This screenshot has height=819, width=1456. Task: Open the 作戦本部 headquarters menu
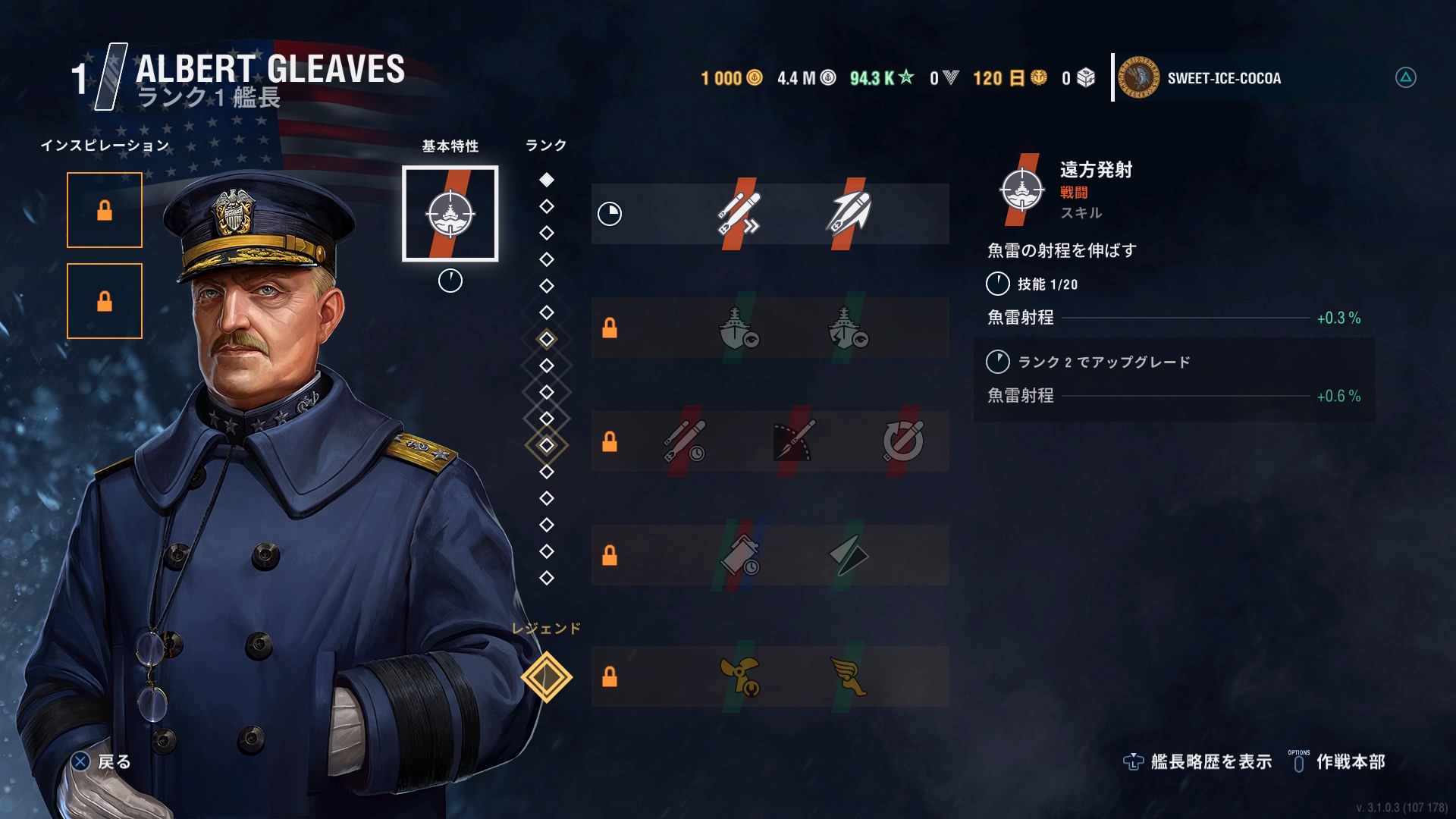pyautogui.click(x=1338, y=761)
